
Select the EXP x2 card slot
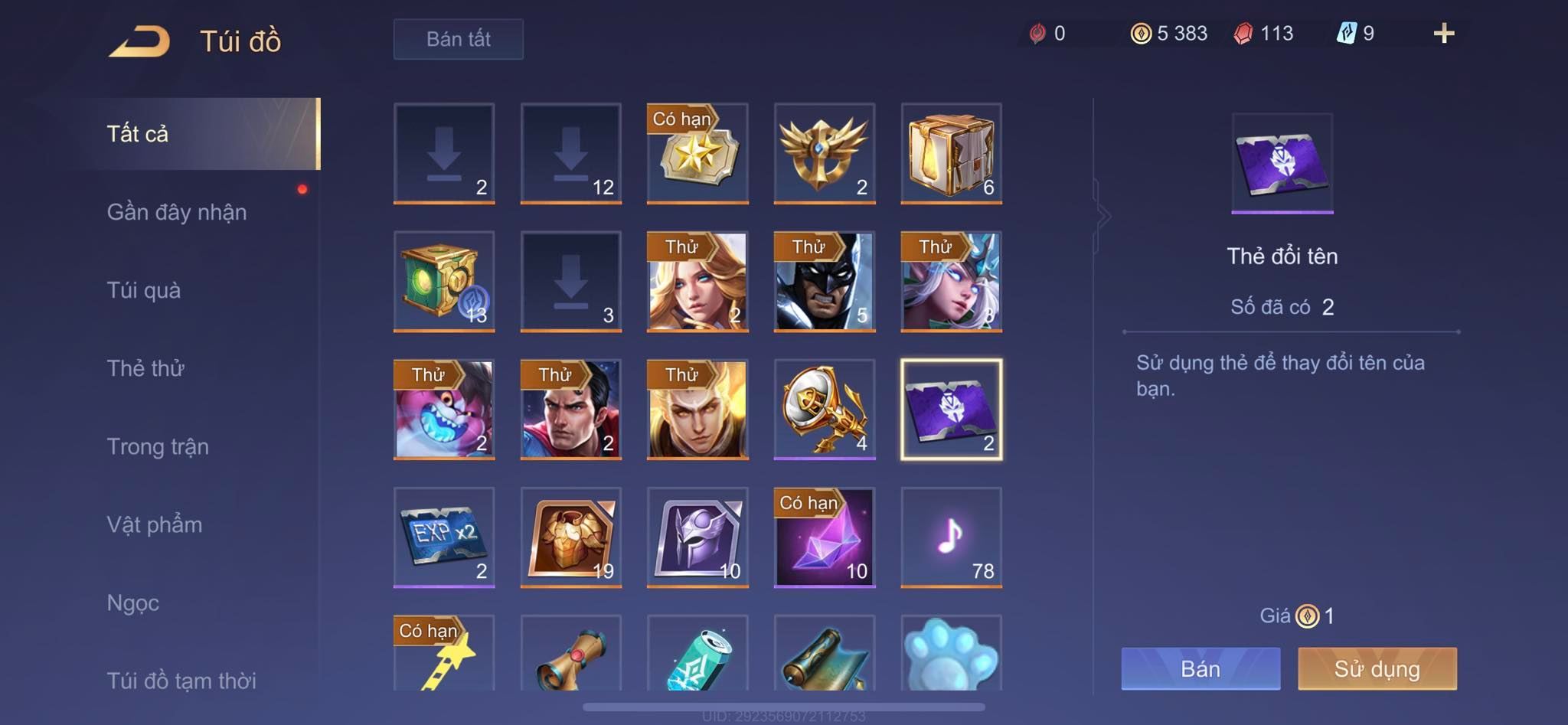point(444,537)
